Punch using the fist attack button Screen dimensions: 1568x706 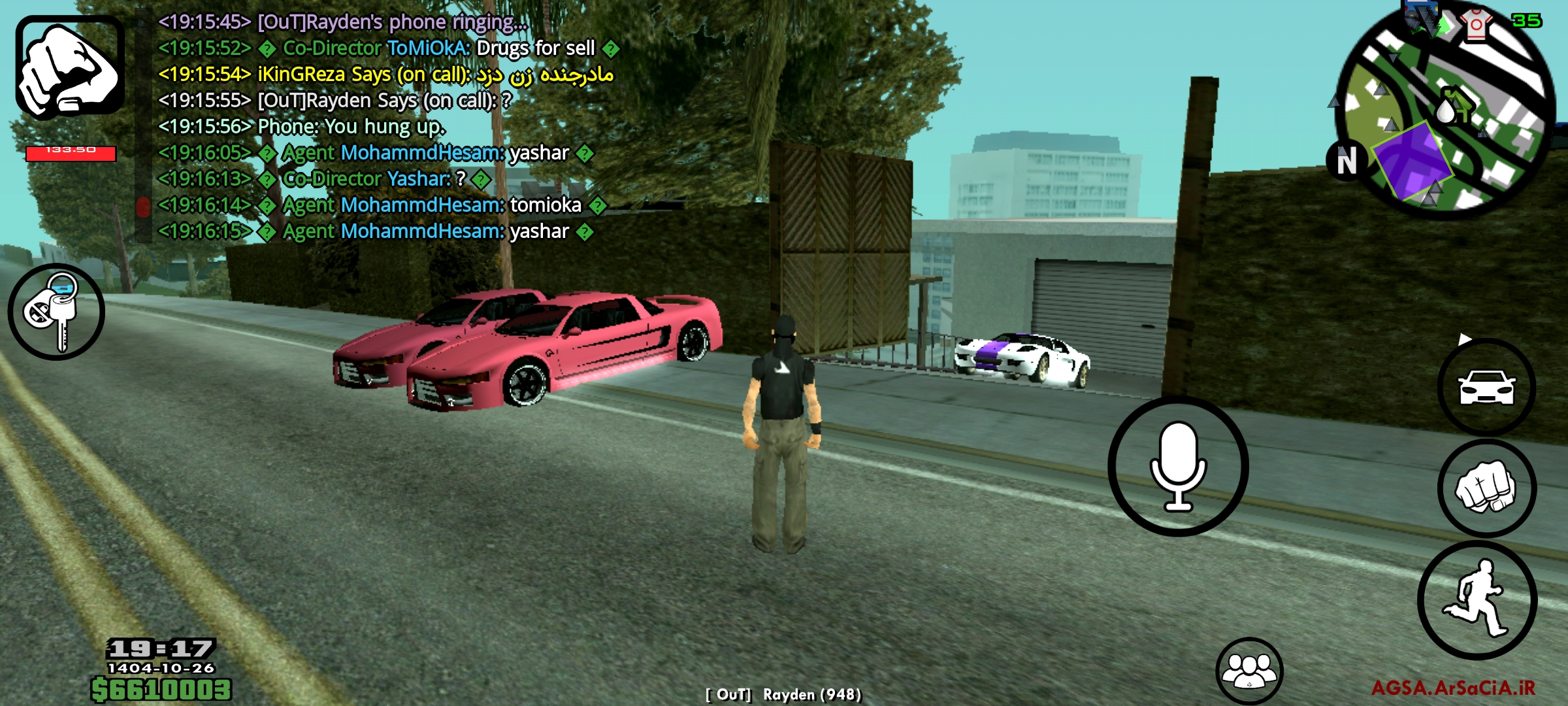pos(1486,488)
